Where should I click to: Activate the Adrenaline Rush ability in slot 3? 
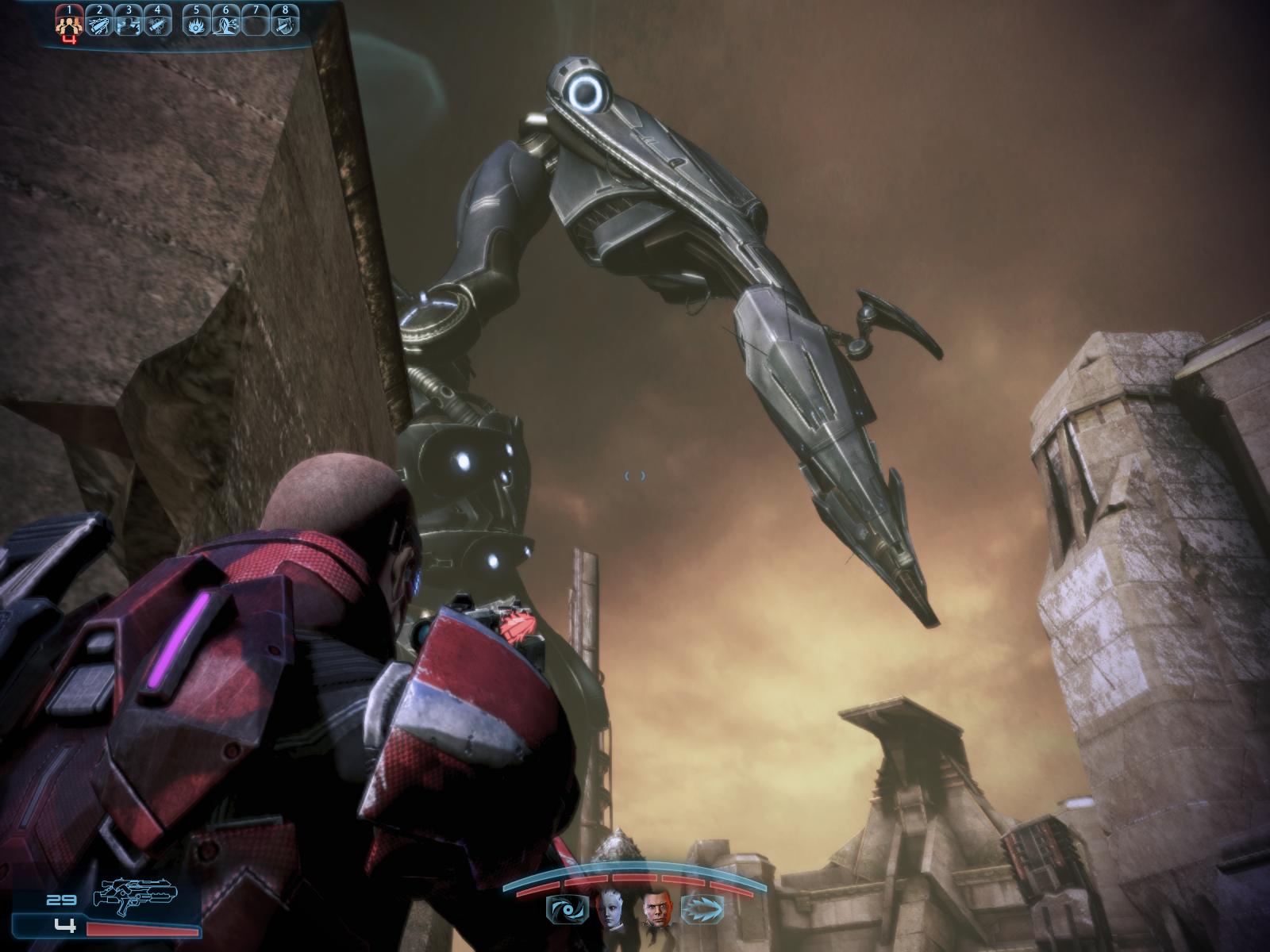click(129, 22)
